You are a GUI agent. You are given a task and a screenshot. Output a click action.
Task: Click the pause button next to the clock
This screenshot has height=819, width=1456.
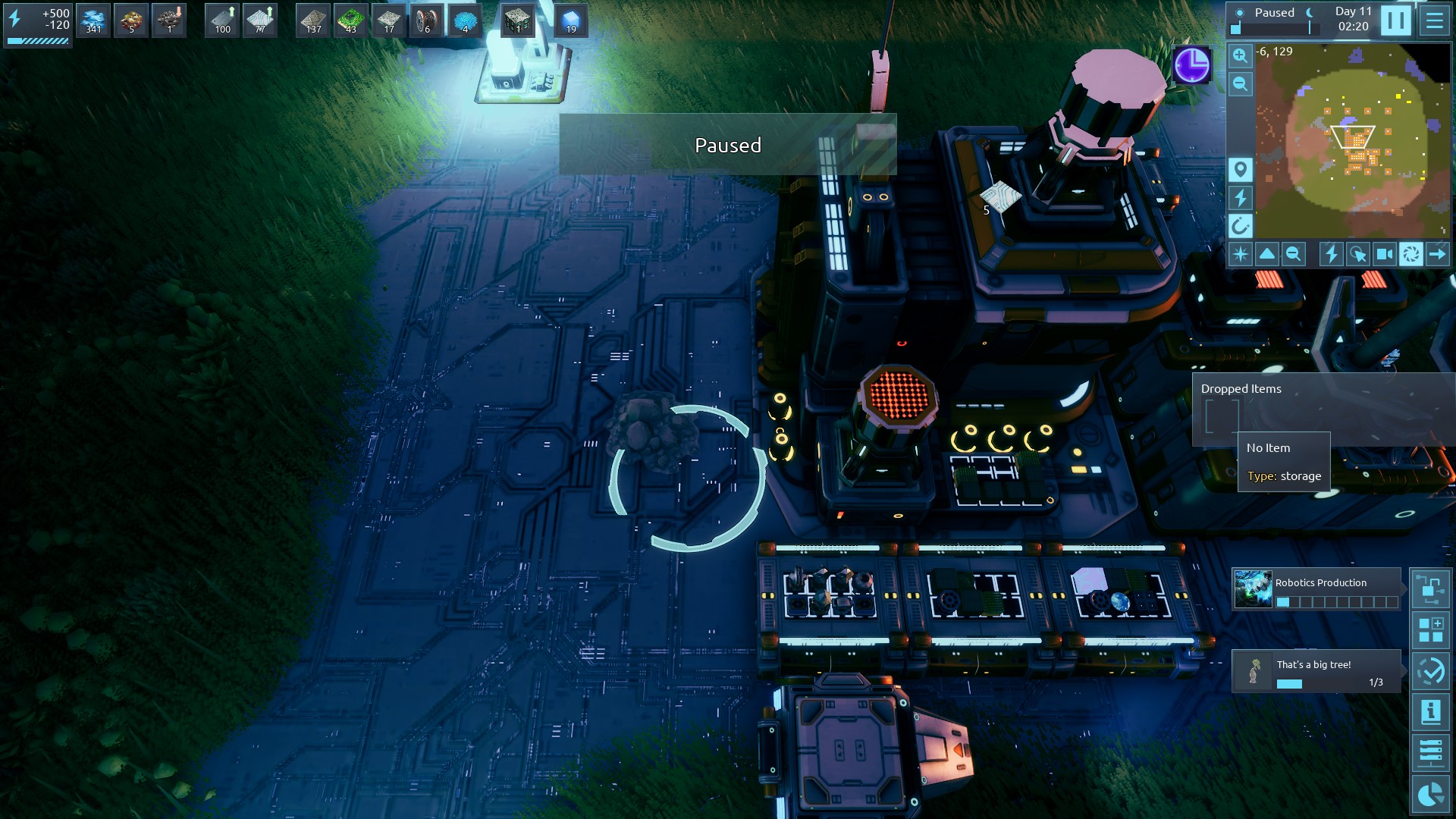[x=1395, y=20]
